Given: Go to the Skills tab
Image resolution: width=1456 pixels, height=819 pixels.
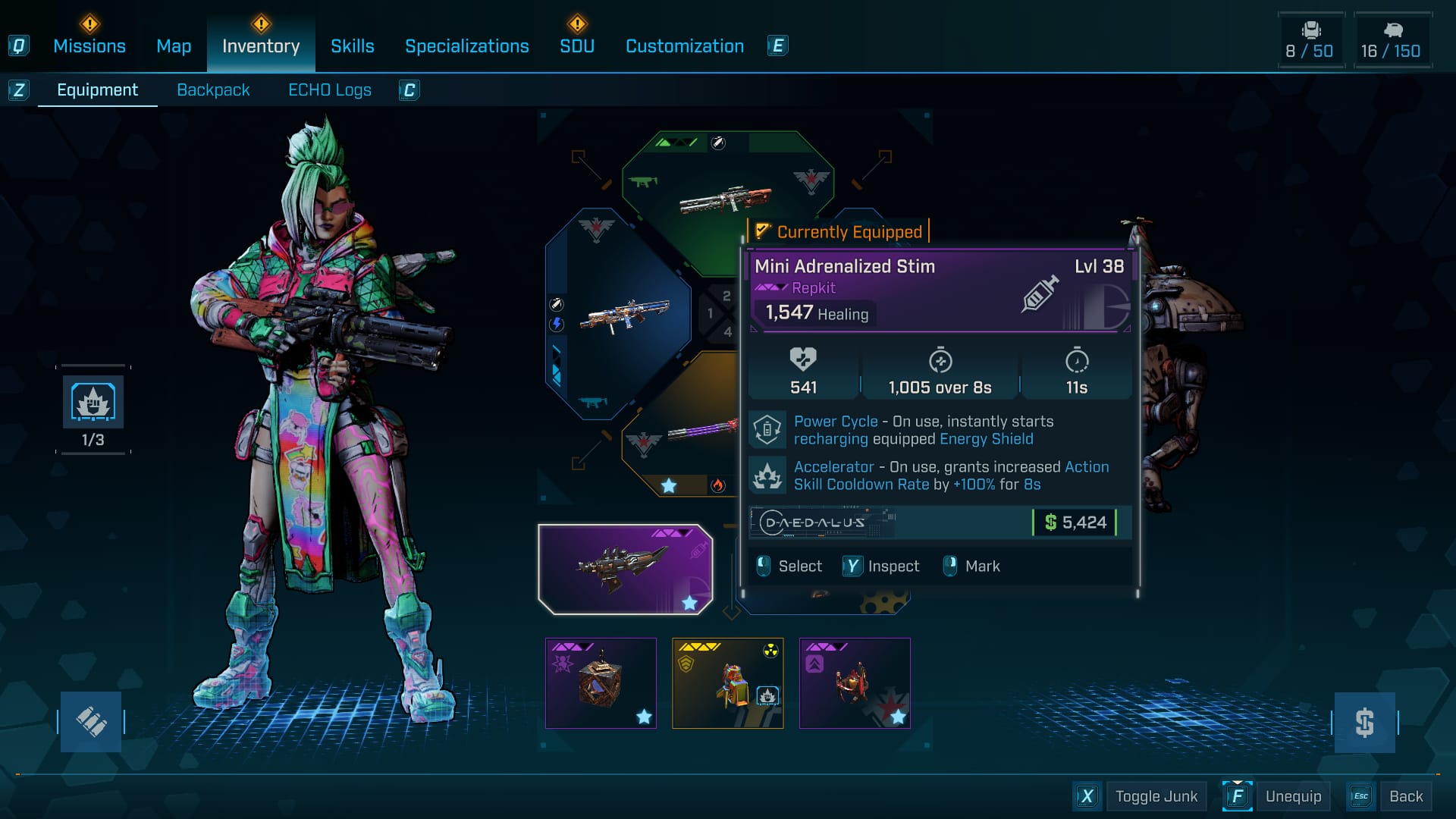Looking at the screenshot, I should [x=352, y=46].
